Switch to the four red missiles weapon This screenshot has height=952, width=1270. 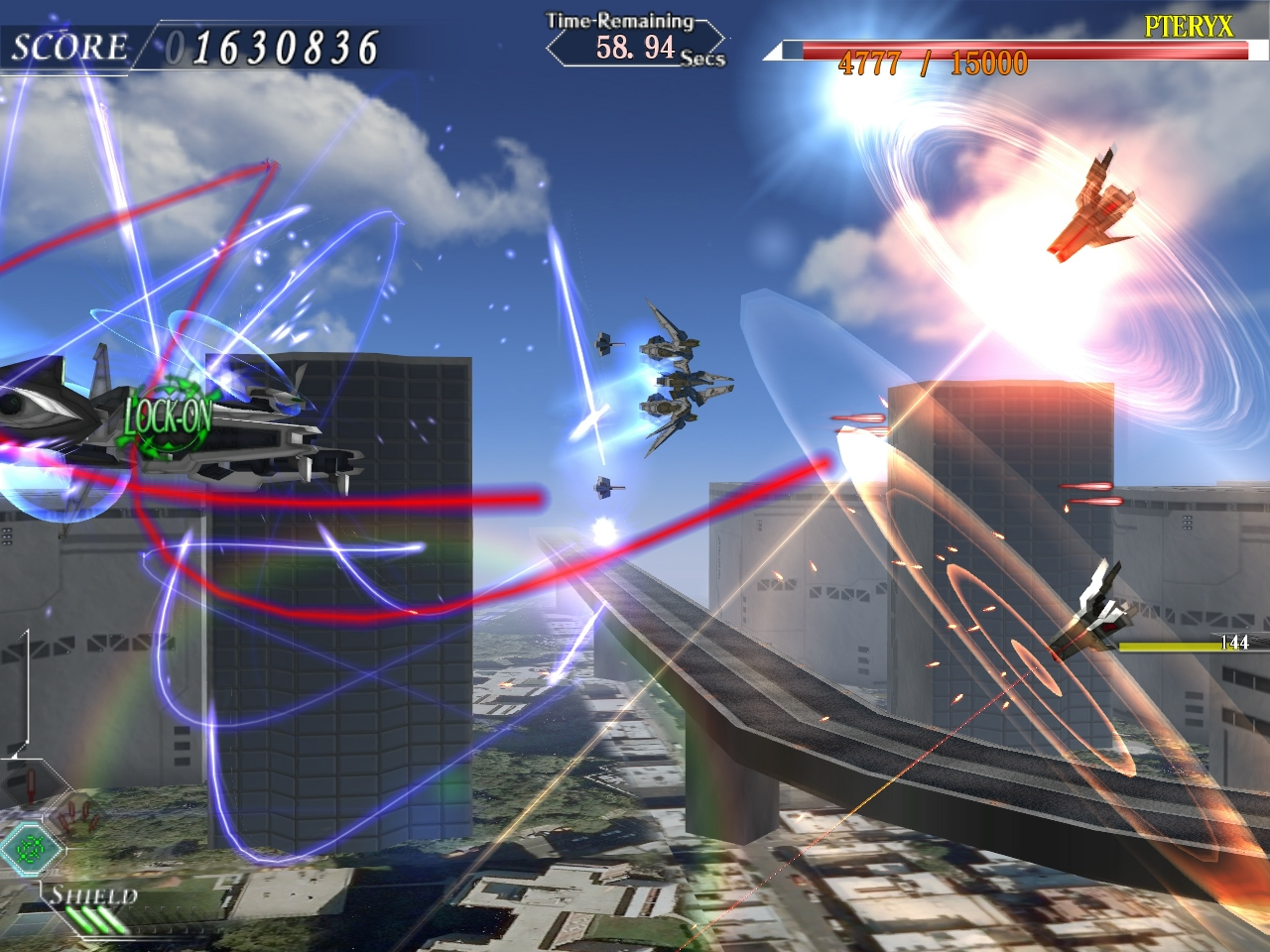pyautogui.click(x=76, y=817)
